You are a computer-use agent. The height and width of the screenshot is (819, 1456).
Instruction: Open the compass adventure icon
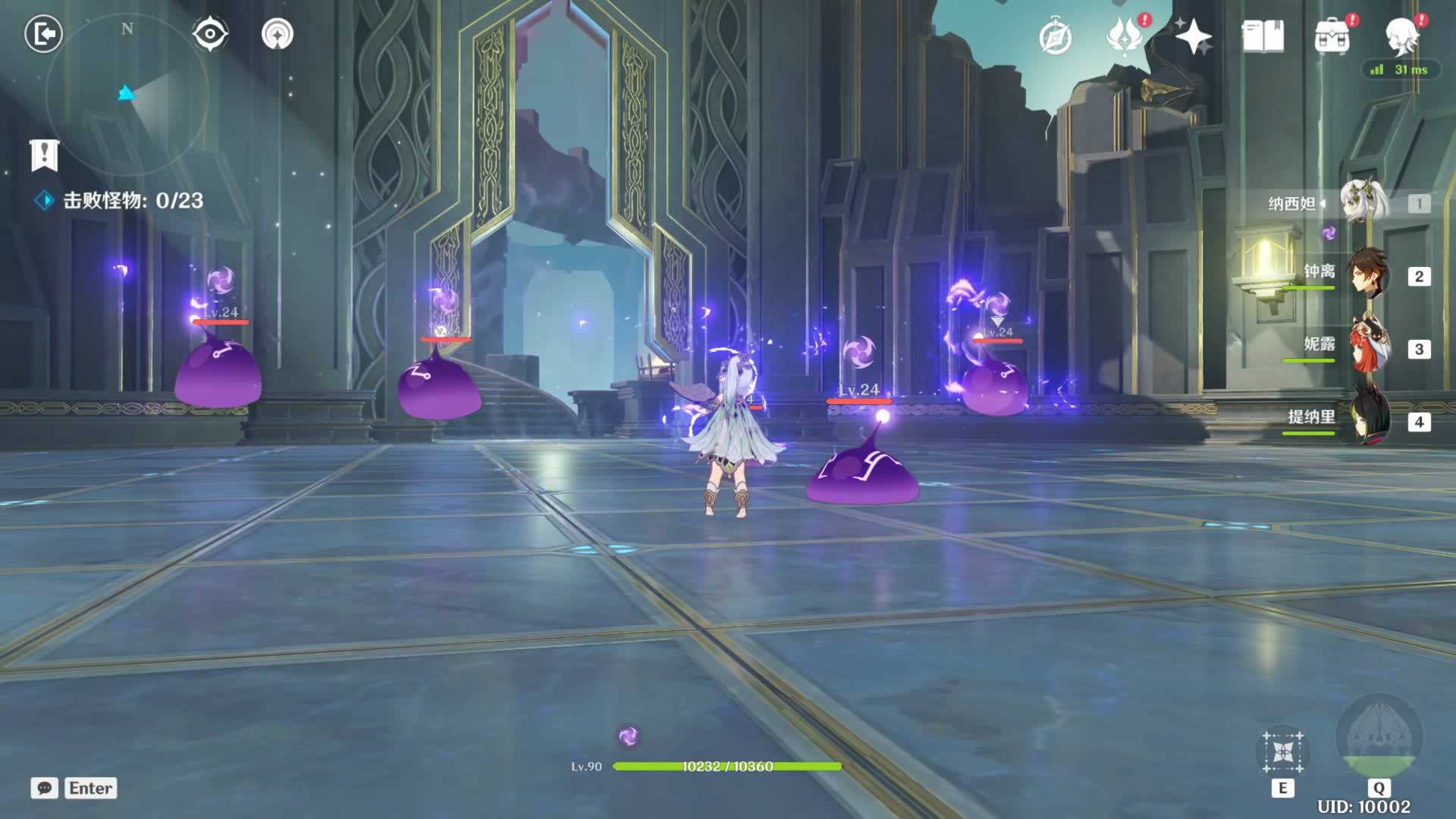(x=1055, y=36)
